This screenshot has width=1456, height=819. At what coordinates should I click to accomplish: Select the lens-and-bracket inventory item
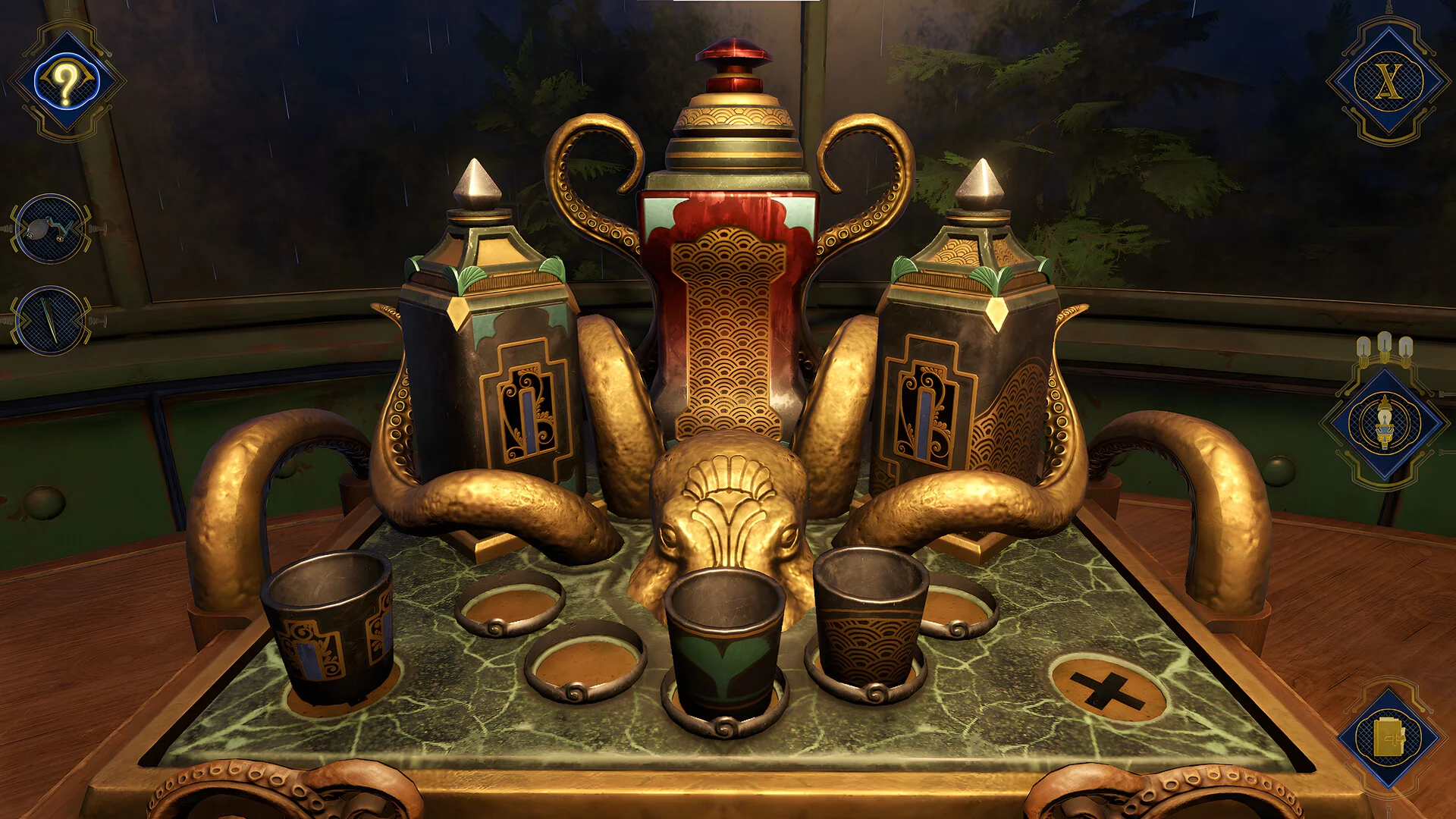click(50, 228)
